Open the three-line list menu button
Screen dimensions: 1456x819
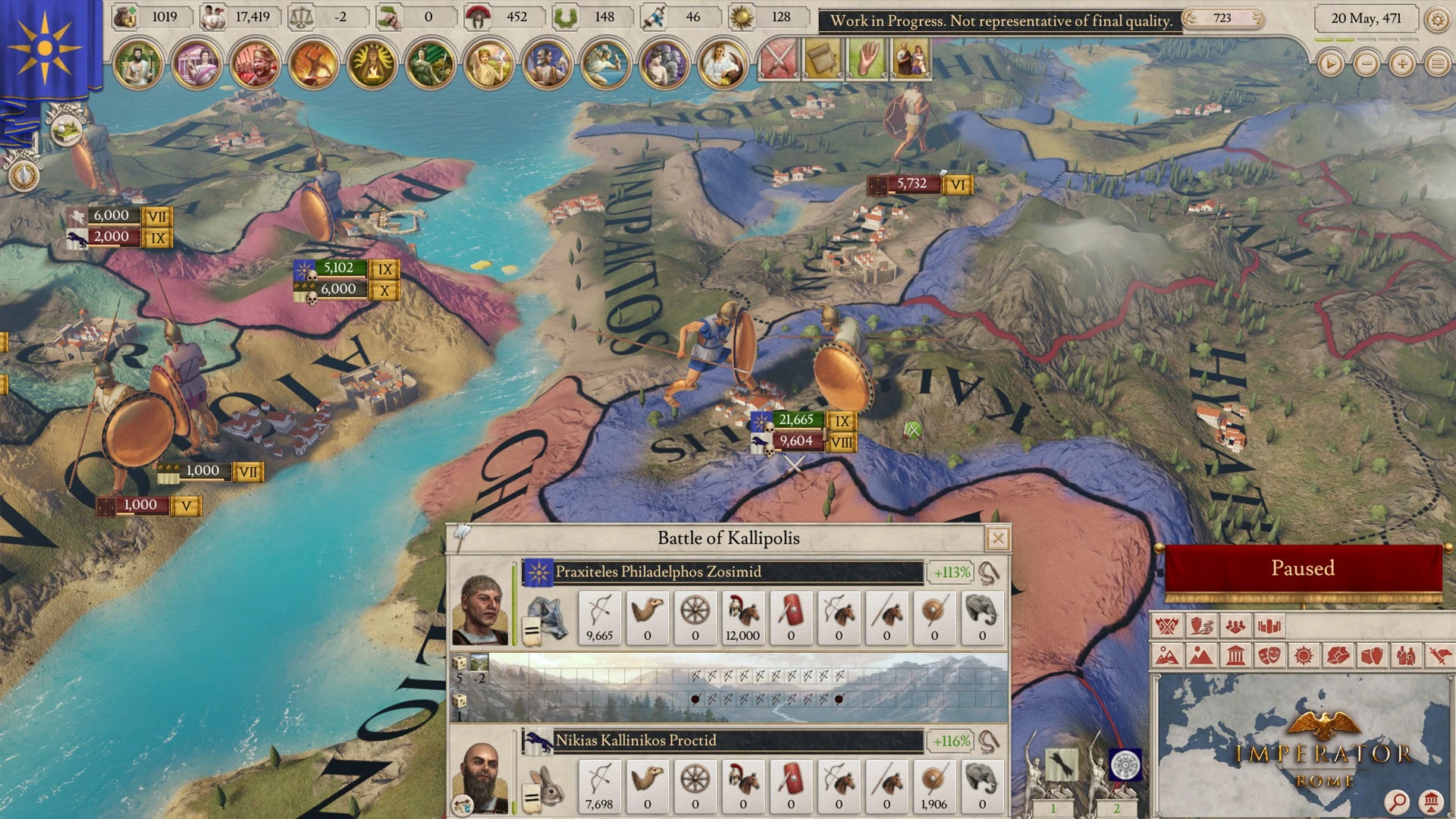pos(1437,64)
